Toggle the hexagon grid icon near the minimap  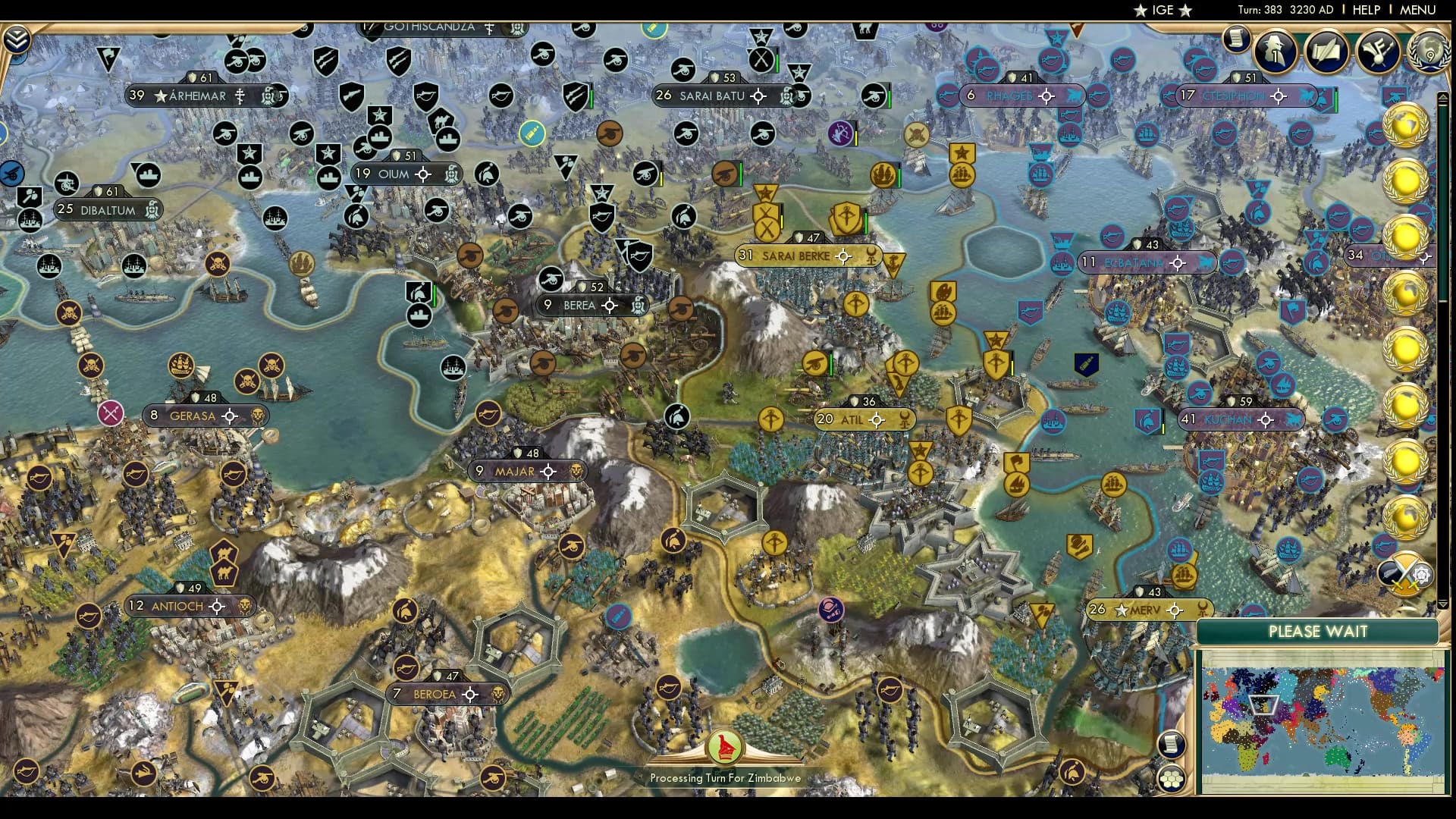click(1171, 779)
